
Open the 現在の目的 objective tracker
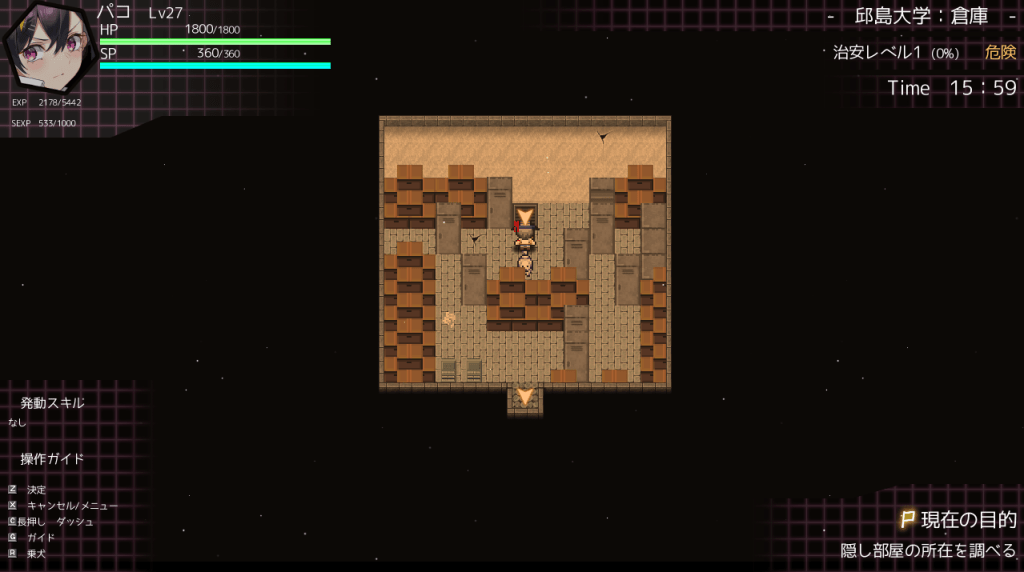pos(958,520)
